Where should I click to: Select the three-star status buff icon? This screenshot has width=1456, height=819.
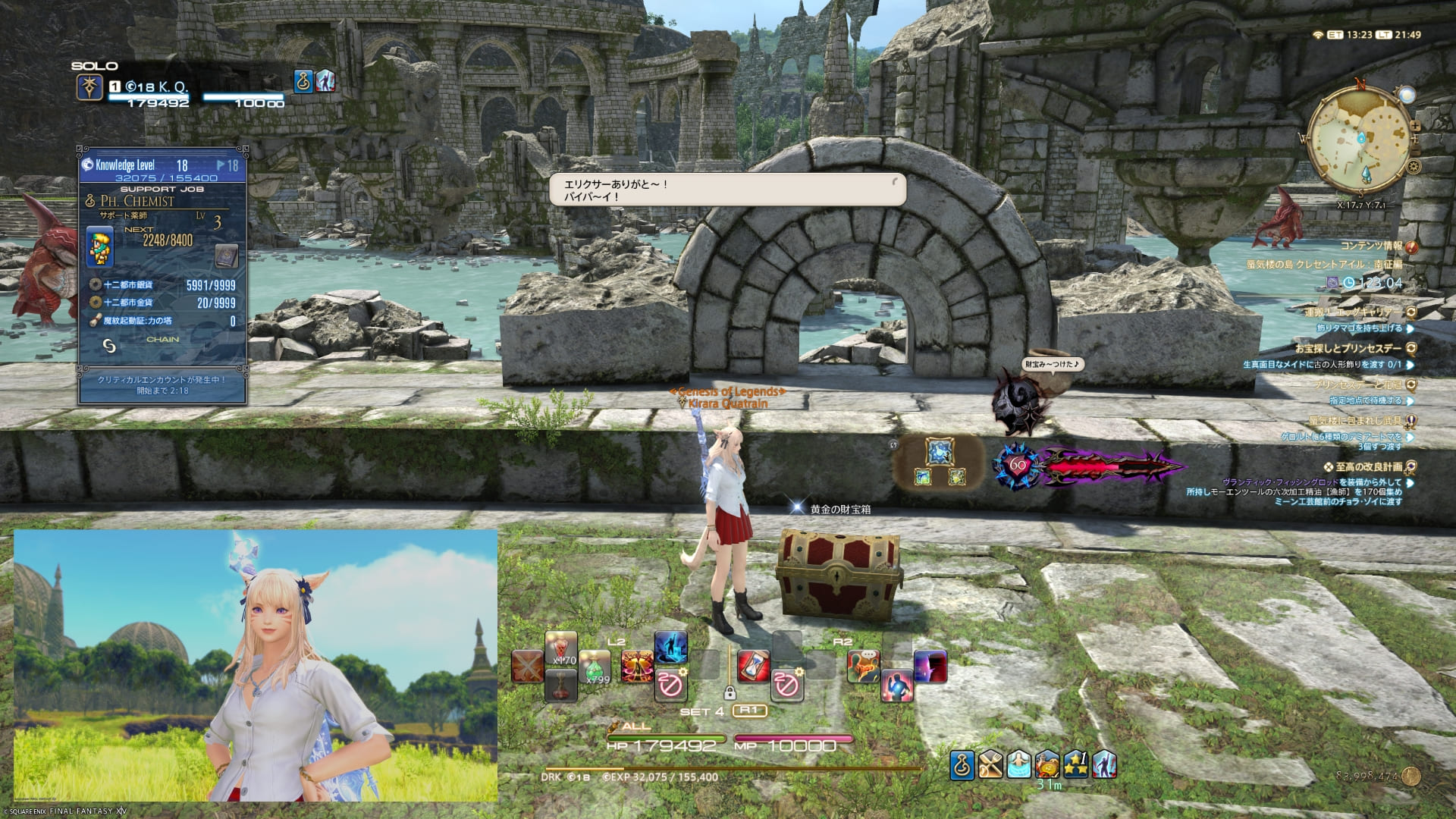(x=1077, y=765)
